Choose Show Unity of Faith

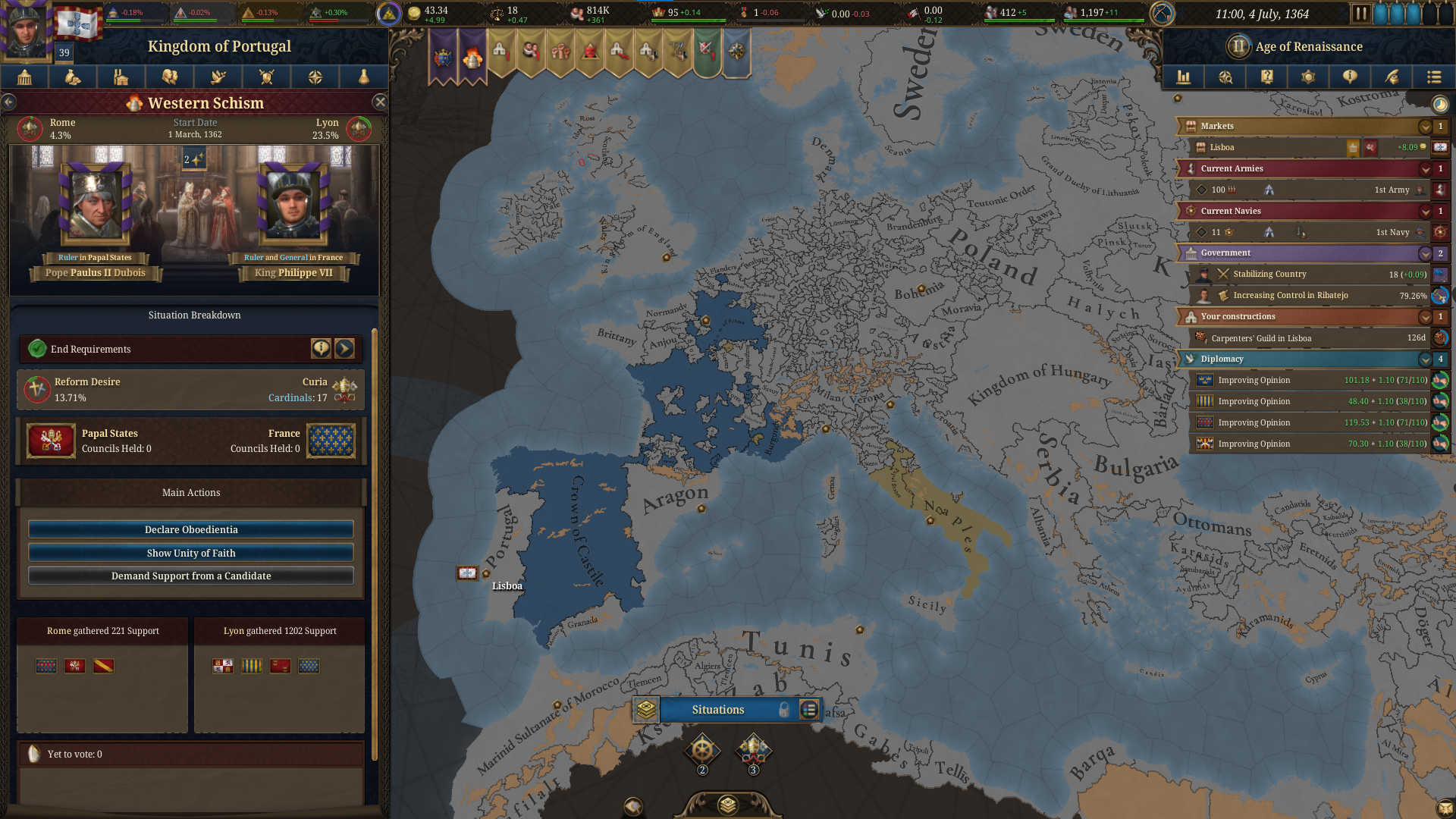191,553
